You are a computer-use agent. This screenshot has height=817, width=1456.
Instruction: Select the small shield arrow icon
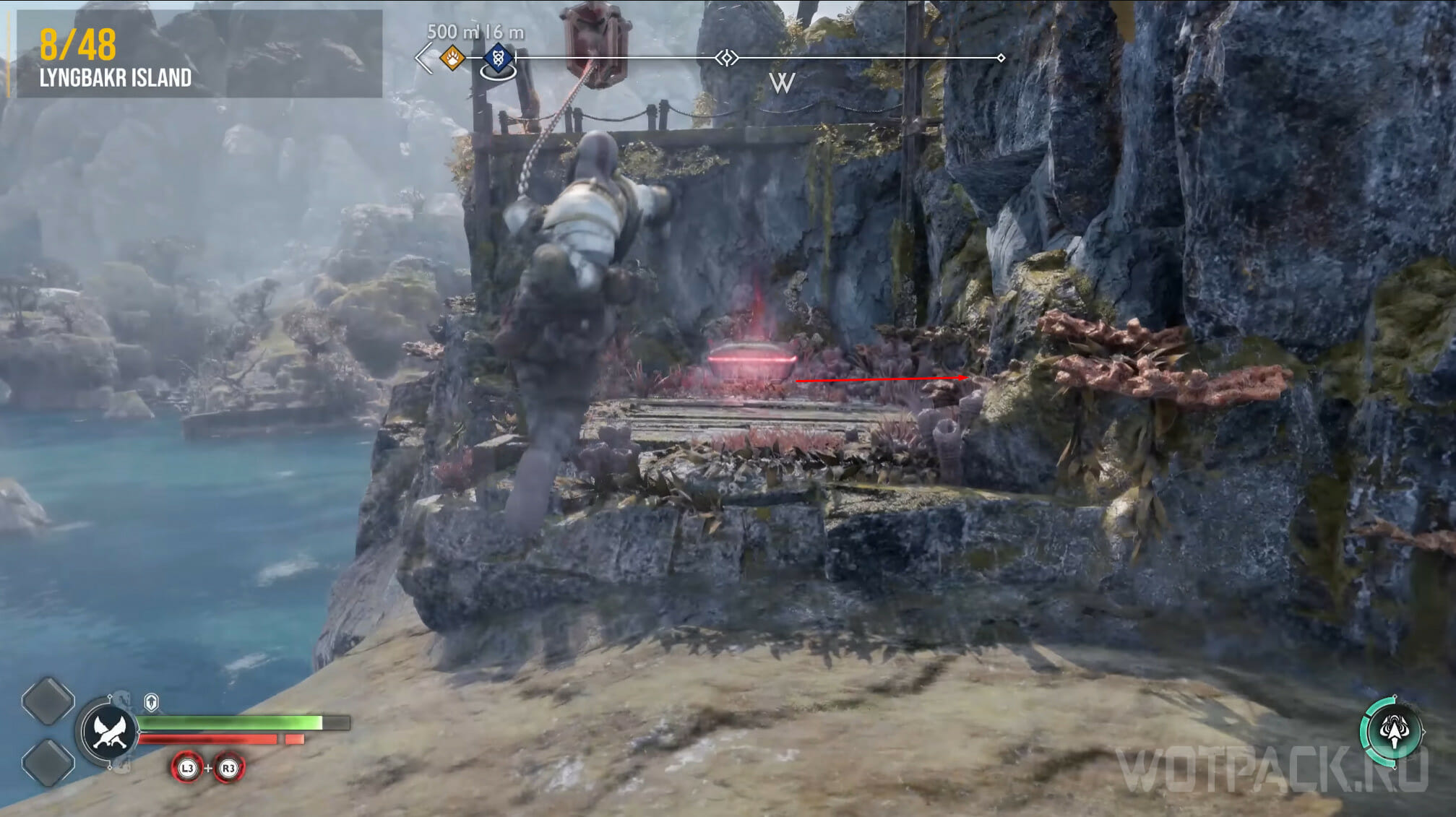coord(151,702)
